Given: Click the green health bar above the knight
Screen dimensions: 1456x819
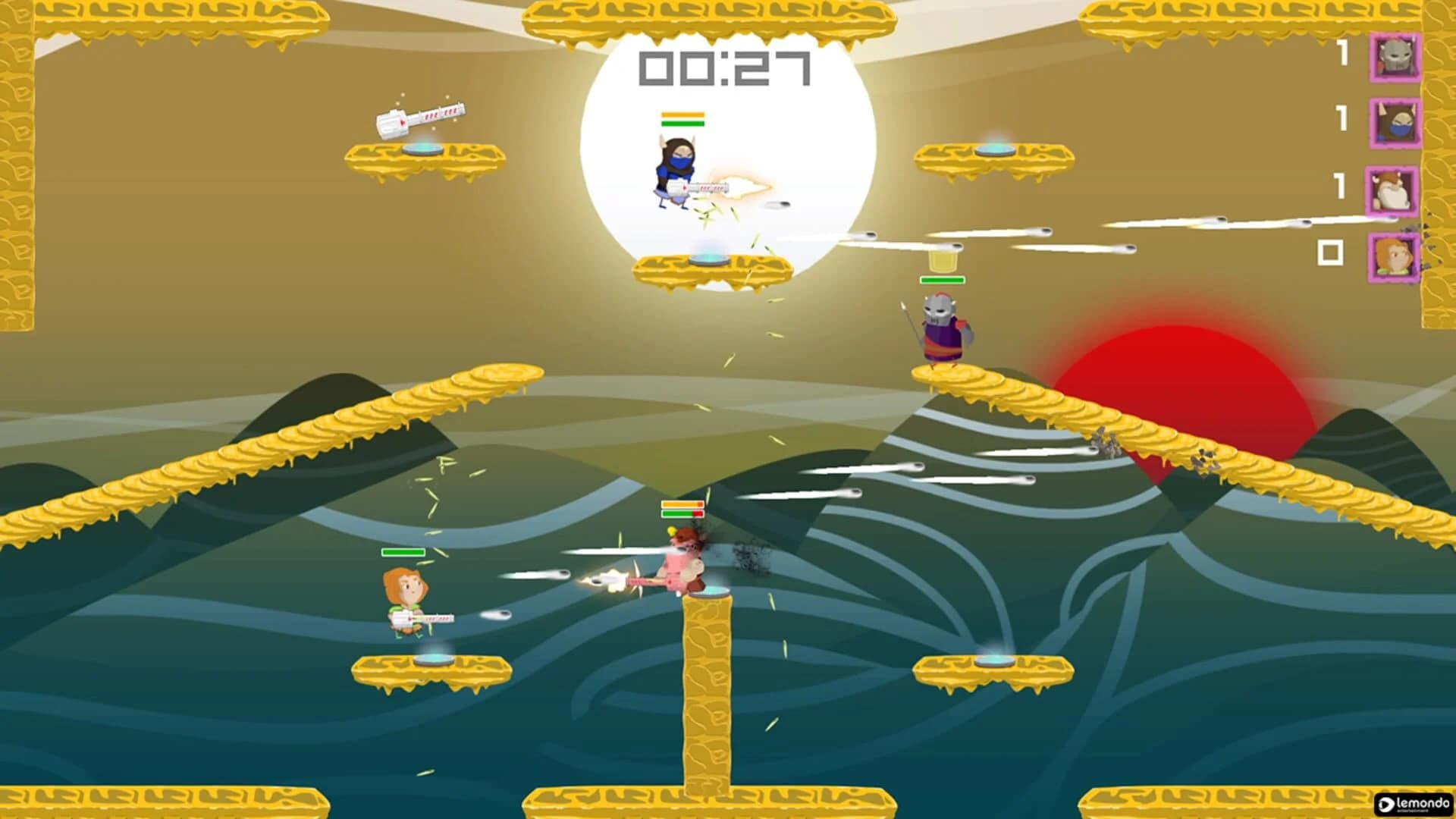Looking at the screenshot, I should point(942,279).
